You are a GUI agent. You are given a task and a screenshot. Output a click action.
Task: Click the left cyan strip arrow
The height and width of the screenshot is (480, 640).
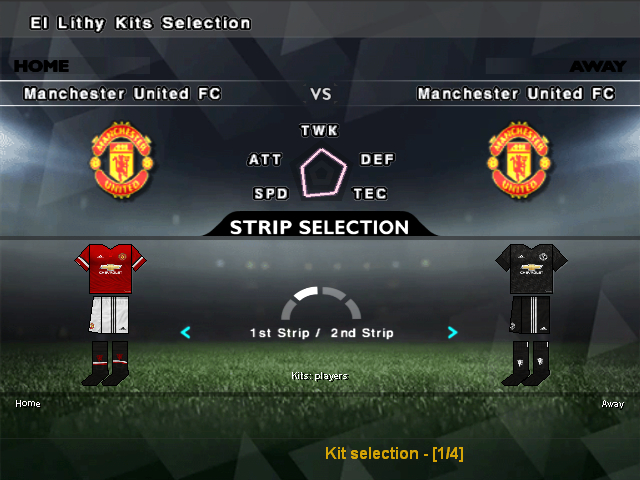186,332
